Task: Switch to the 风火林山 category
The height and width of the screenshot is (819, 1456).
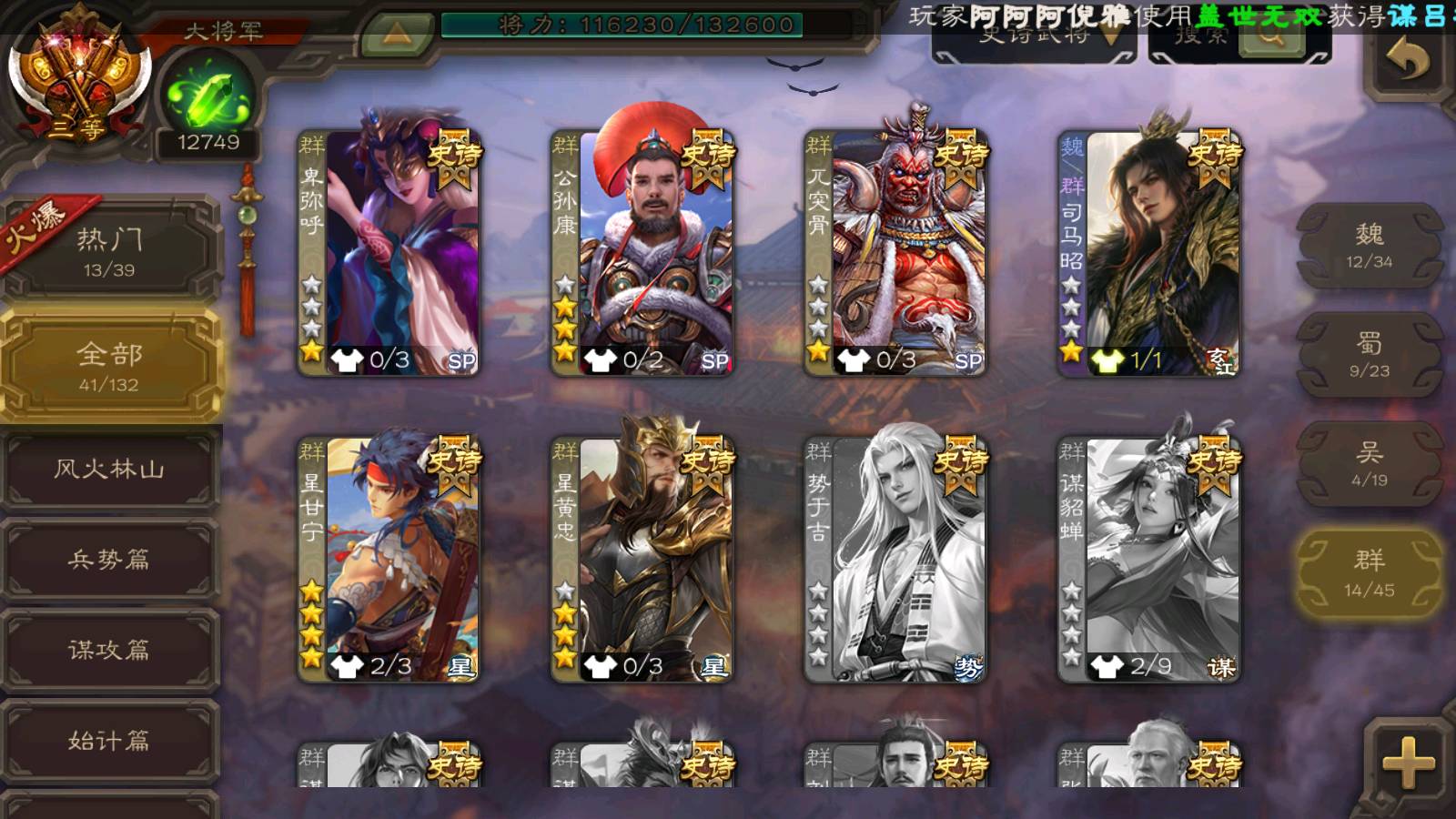Action: point(109,469)
